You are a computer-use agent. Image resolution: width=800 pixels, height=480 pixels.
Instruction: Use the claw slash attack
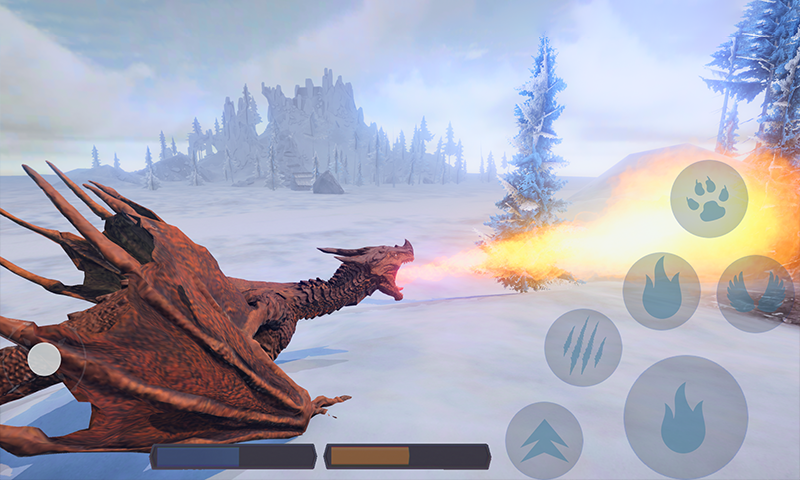583,347
